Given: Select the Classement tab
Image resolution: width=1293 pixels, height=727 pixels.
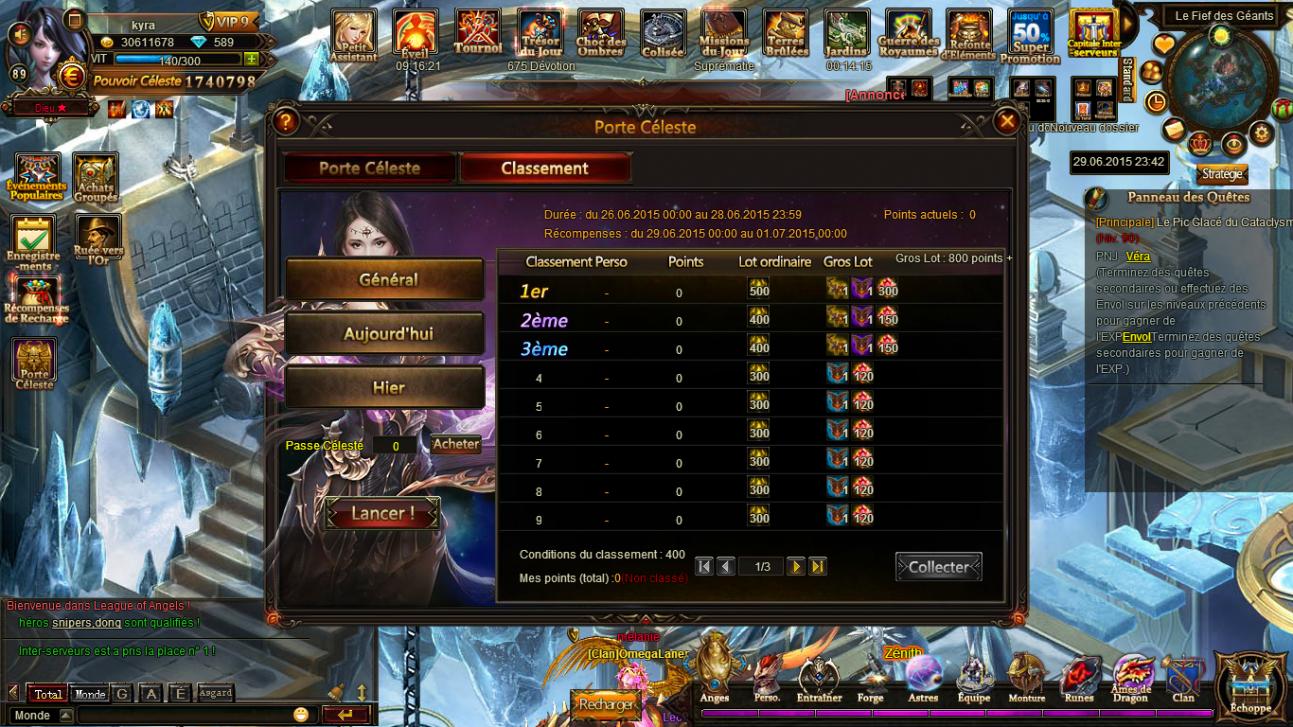Looking at the screenshot, I should tap(545, 168).
